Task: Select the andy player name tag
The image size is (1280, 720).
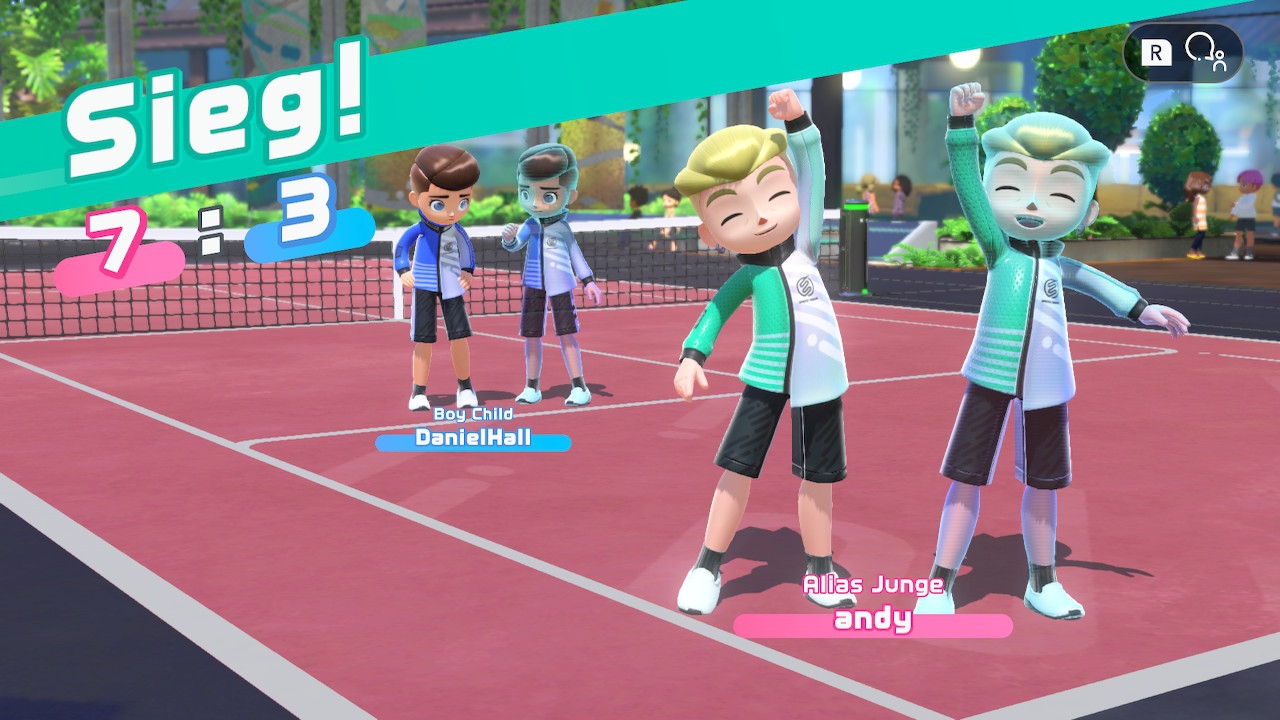Action: coord(873,621)
